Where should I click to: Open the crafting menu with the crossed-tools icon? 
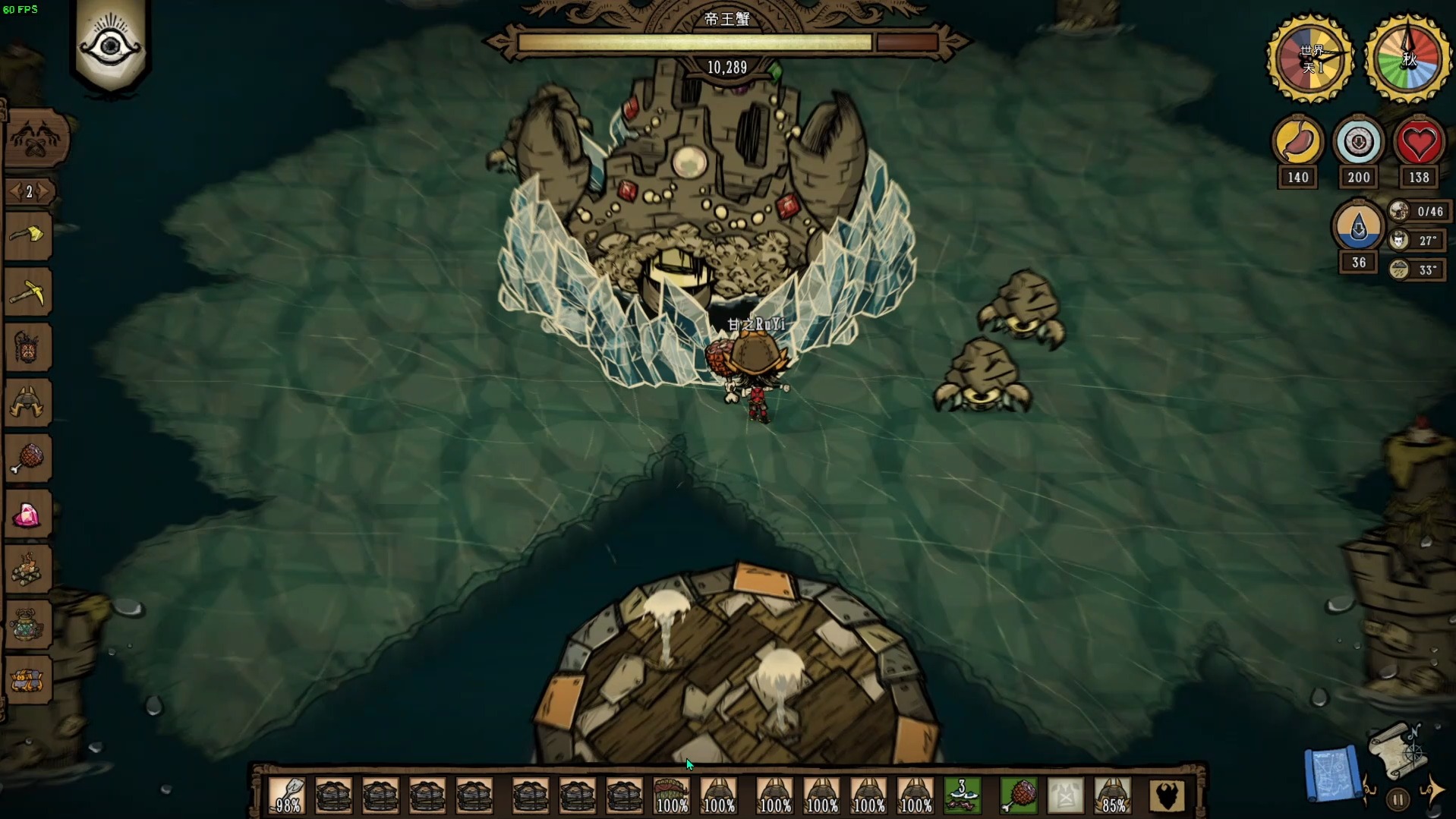pyautogui.click(x=36, y=139)
